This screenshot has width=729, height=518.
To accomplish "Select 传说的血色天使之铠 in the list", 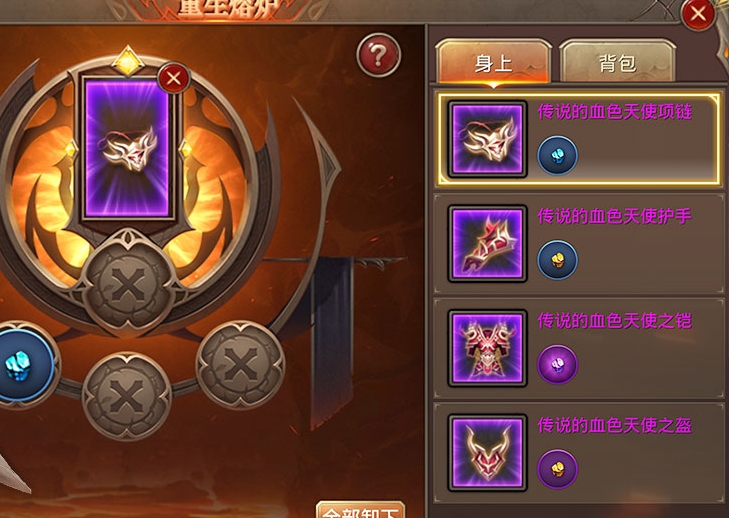I will pos(579,348).
